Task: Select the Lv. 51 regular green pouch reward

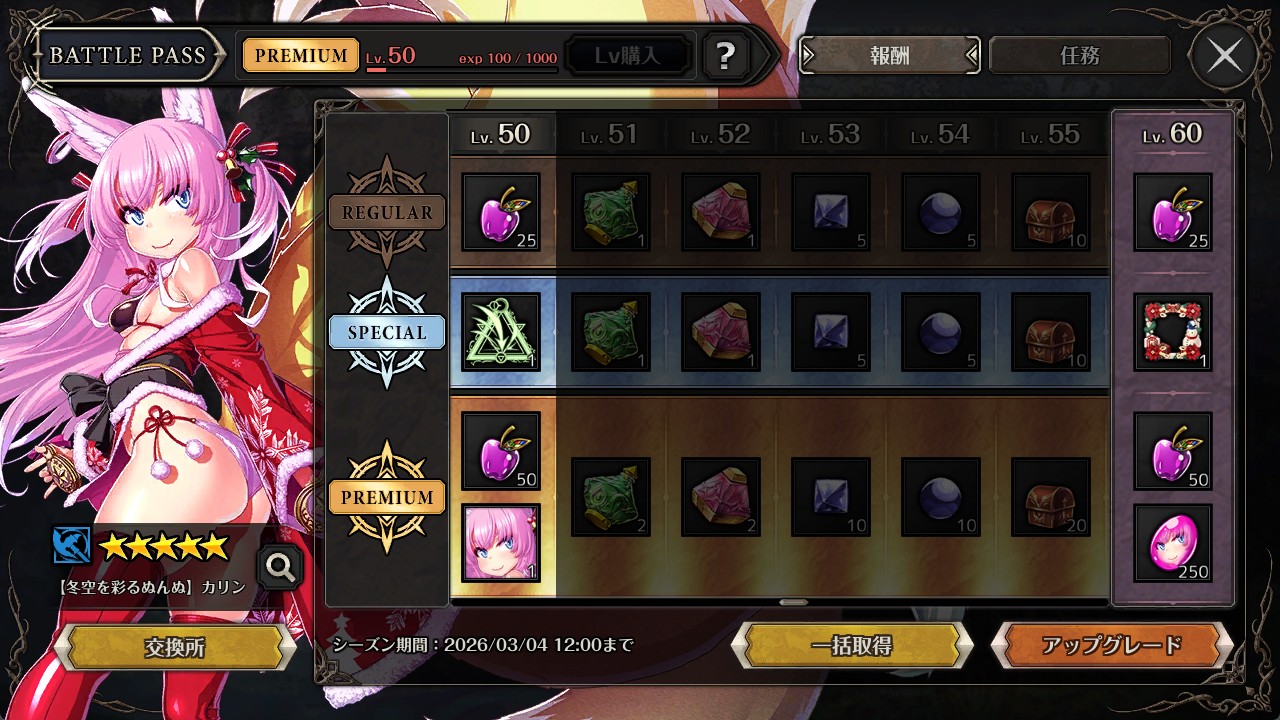Action: (611, 212)
